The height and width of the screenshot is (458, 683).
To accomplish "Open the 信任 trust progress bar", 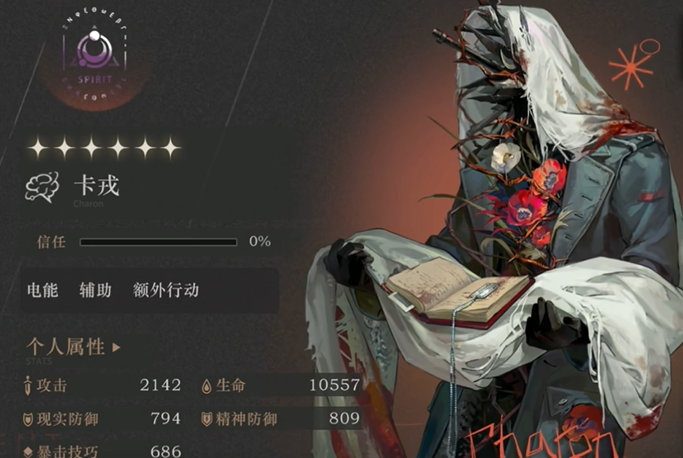I will tap(158, 241).
